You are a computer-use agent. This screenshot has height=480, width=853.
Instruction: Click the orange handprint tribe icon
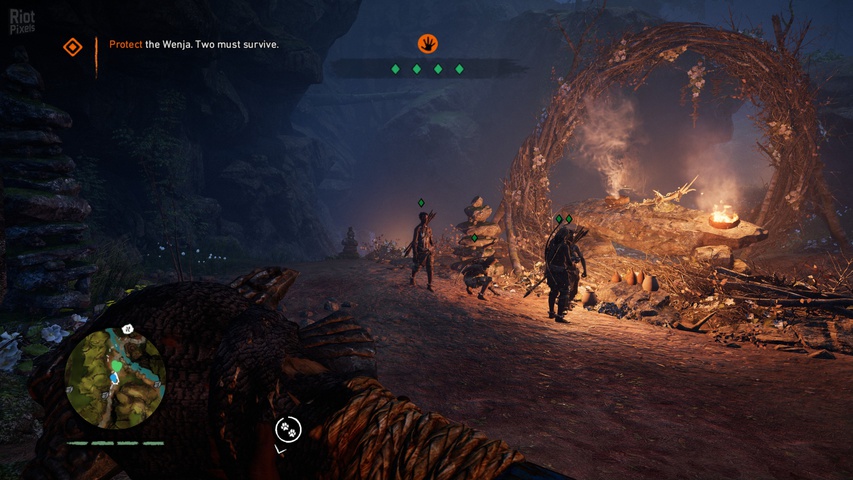point(428,44)
